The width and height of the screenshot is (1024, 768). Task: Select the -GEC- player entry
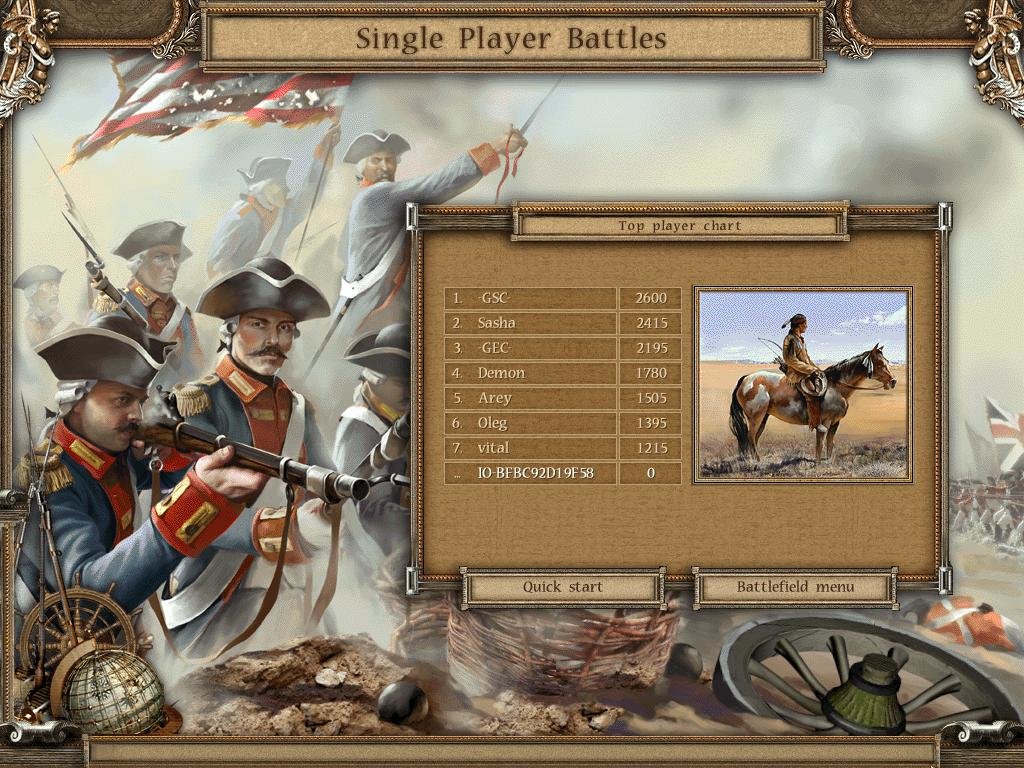(x=530, y=348)
